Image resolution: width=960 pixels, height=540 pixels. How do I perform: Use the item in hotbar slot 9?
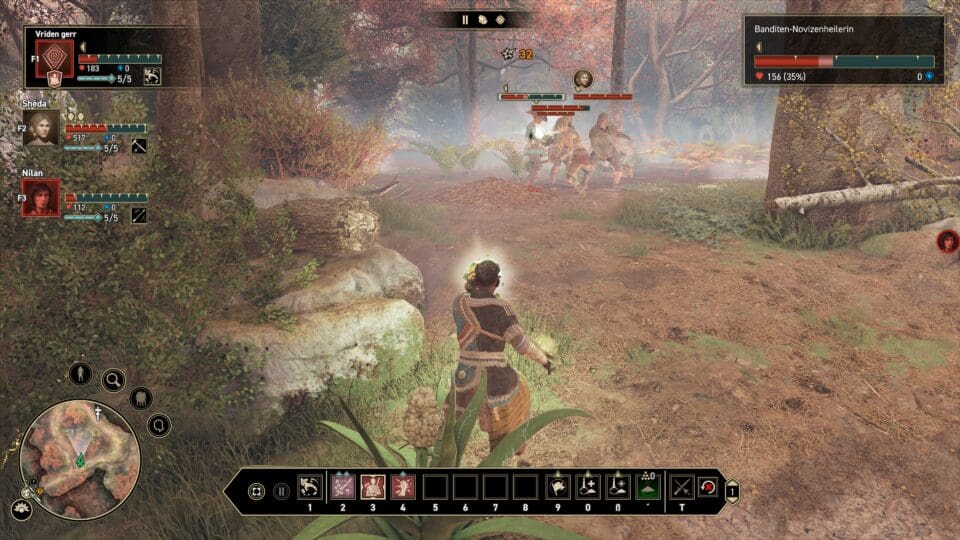click(557, 487)
